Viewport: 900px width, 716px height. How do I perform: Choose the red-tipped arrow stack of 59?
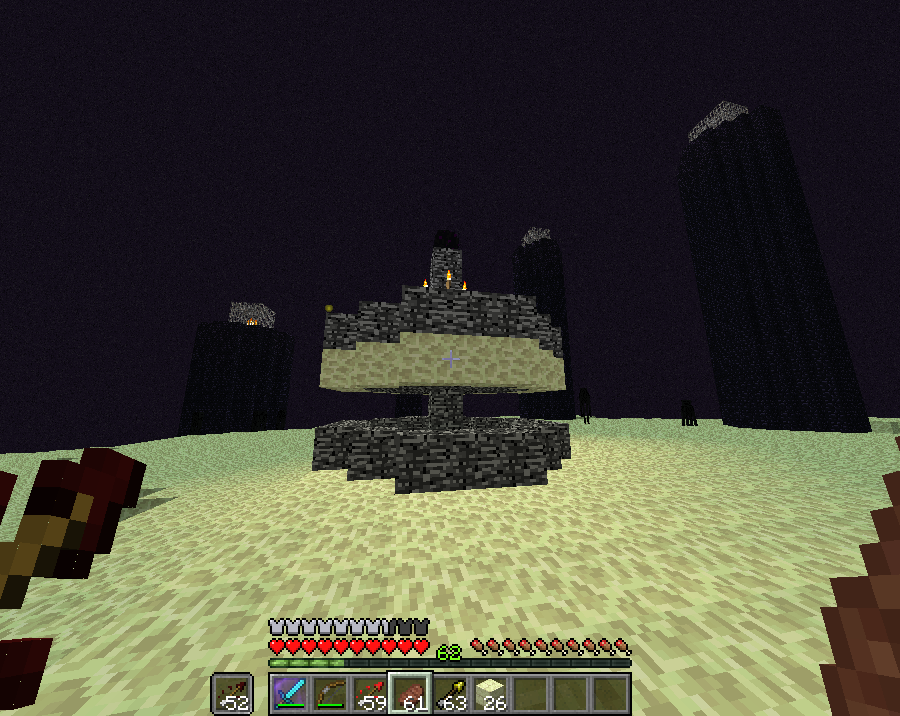(369, 693)
